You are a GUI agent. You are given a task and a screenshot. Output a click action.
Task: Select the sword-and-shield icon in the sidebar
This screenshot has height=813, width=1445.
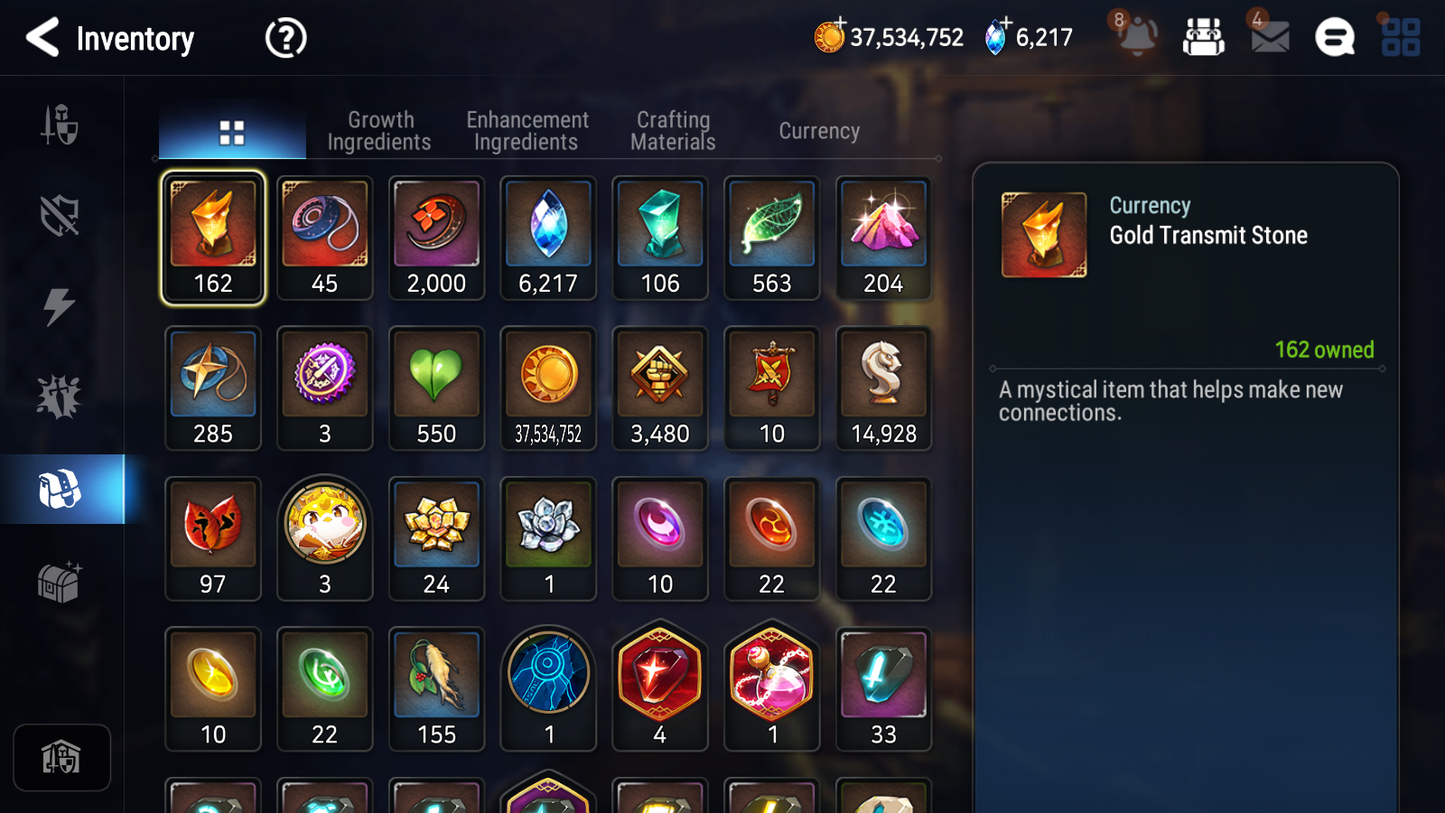[x=61, y=122]
